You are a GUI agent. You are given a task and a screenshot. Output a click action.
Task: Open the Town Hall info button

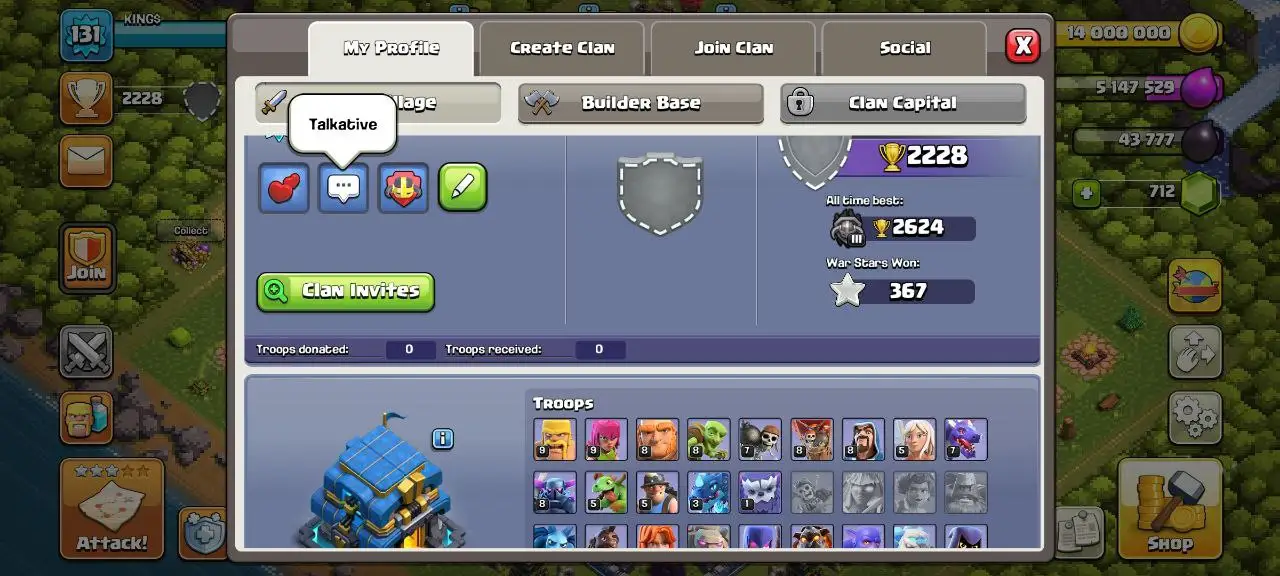click(x=443, y=439)
